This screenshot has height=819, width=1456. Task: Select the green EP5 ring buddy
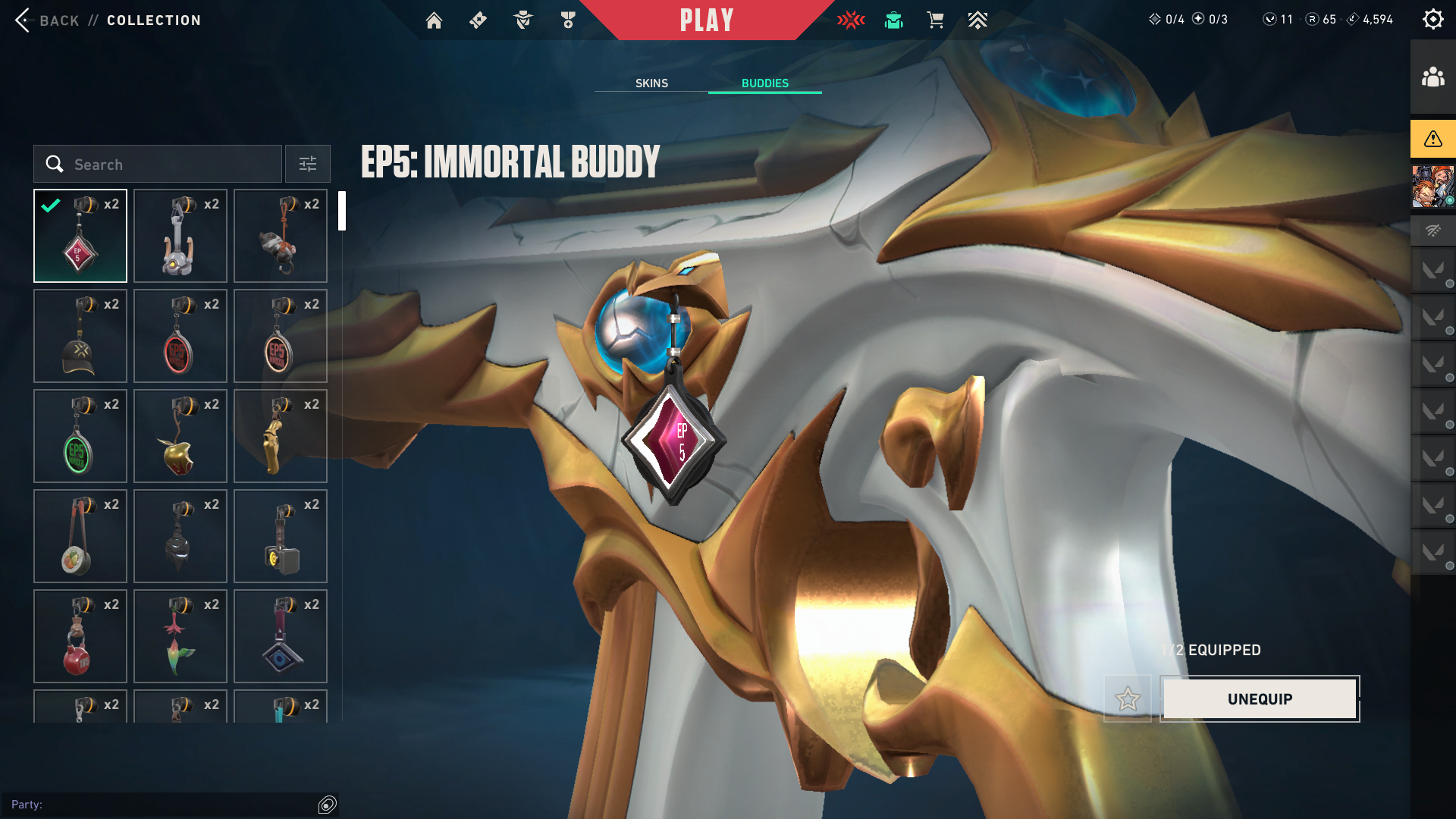coord(80,436)
